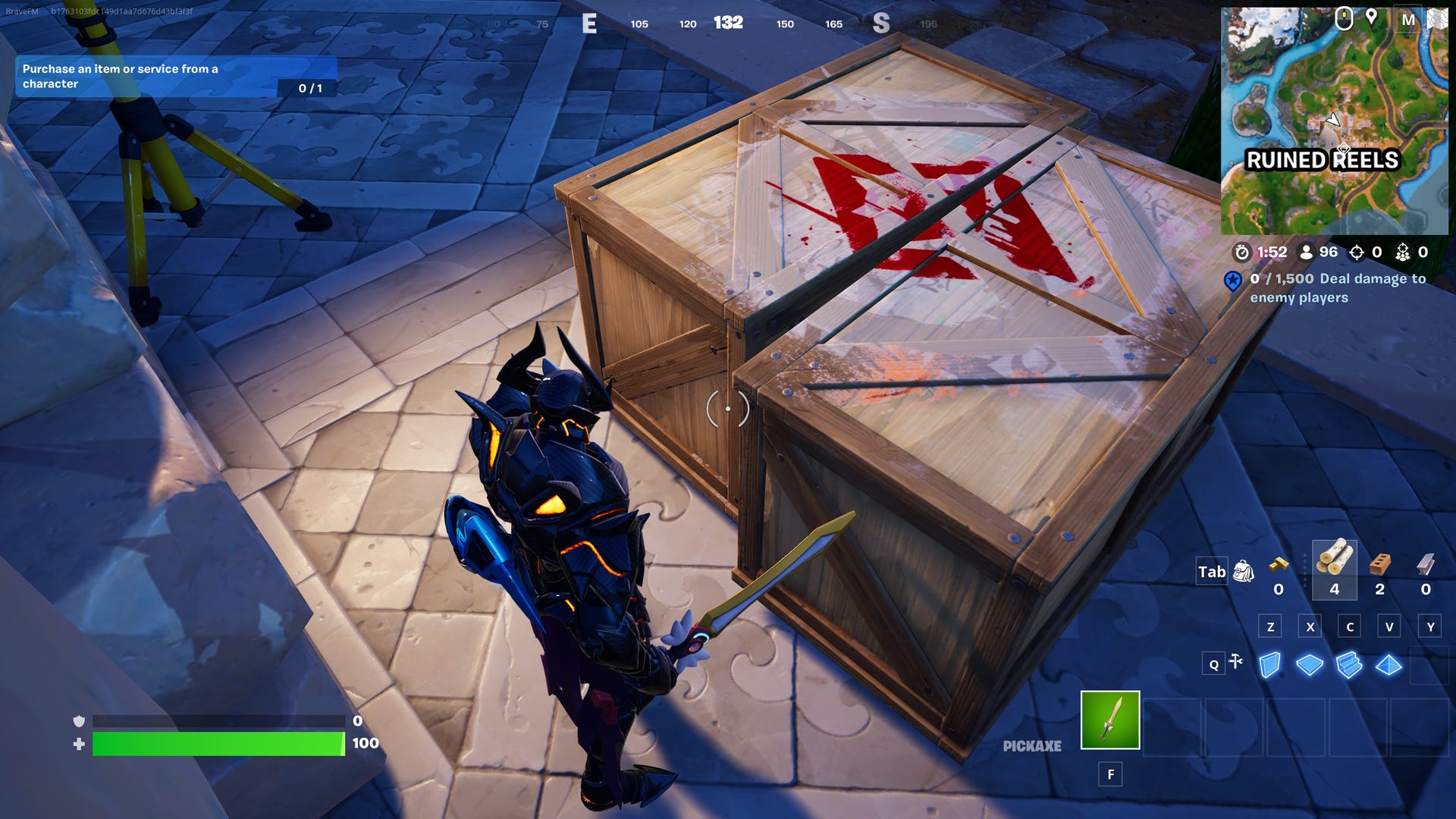This screenshot has height=819, width=1456.
Task: Select the wall build piece
Action: pos(1270,664)
